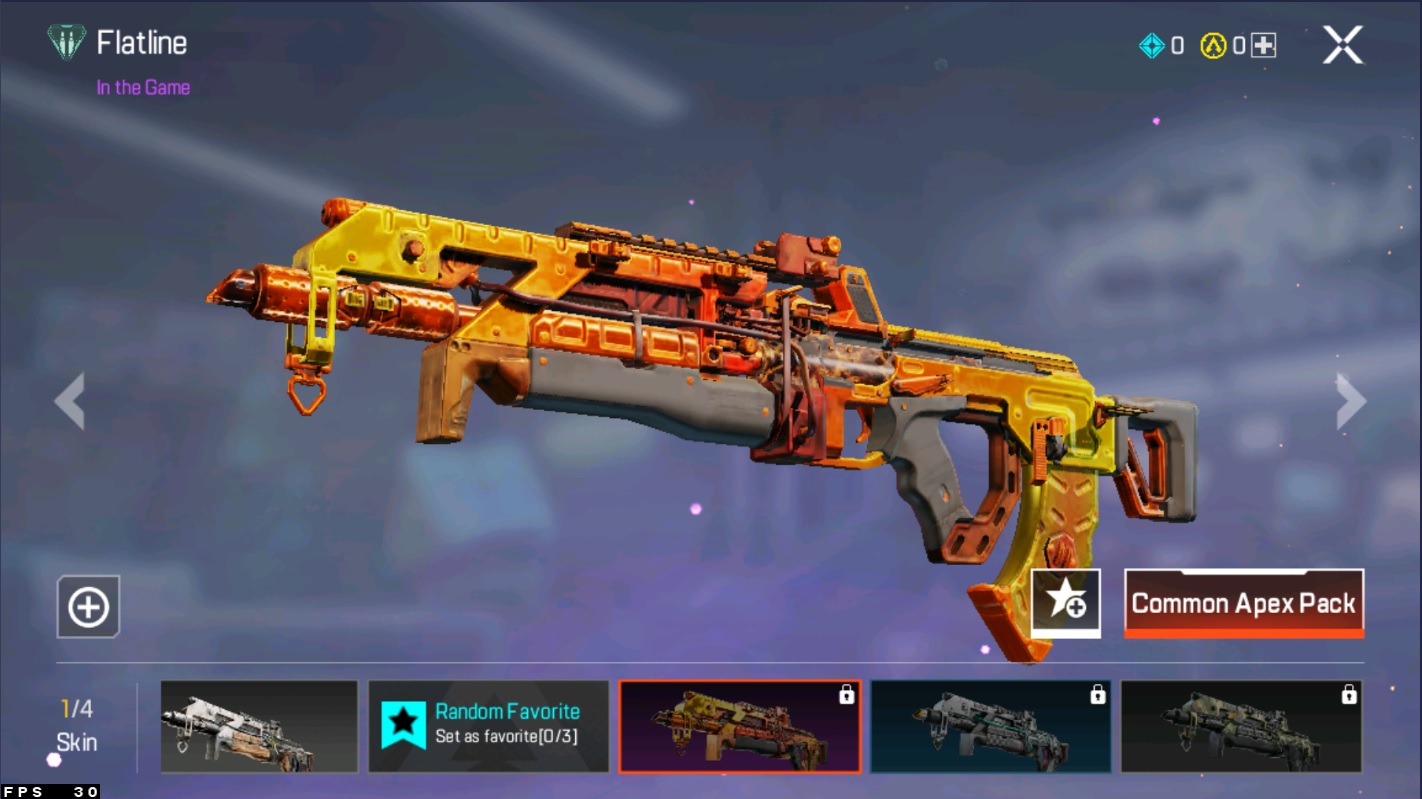Go to next weapon with right arrow

coord(1351,401)
